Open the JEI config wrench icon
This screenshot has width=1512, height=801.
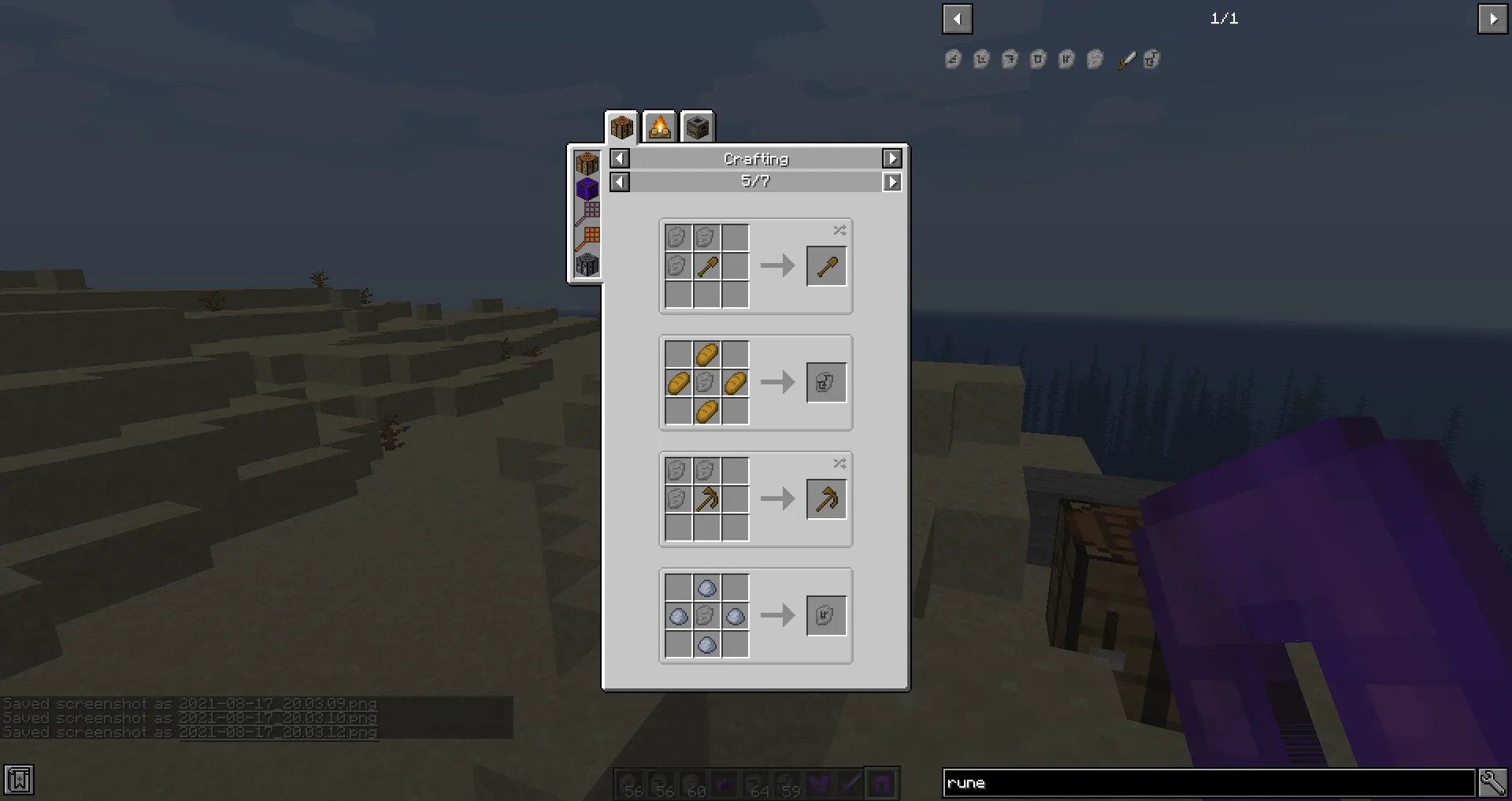pyautogui.click(x=1493, y=781)
